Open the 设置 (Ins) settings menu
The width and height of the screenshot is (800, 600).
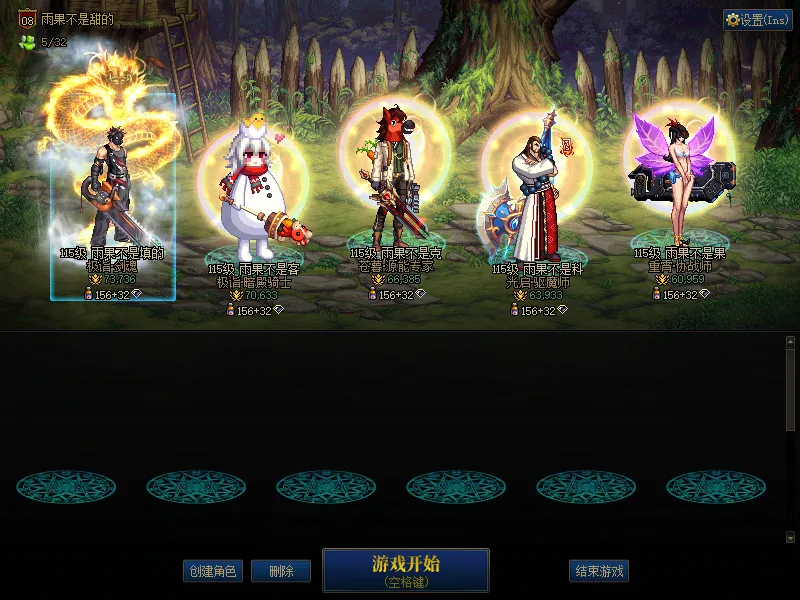pyautogui.click(x=758, y=20)
